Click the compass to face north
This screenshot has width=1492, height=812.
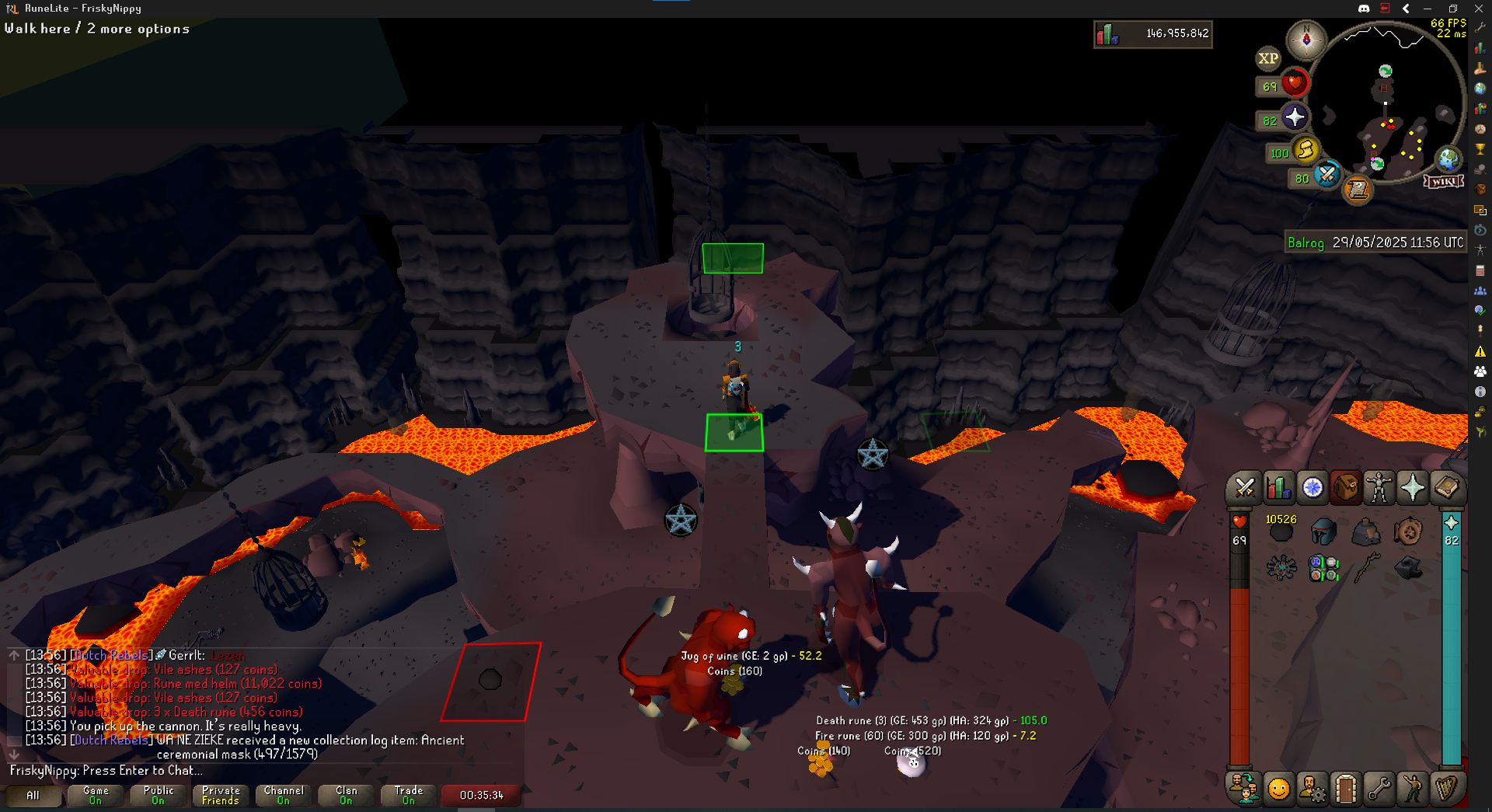pos(1306,39)
